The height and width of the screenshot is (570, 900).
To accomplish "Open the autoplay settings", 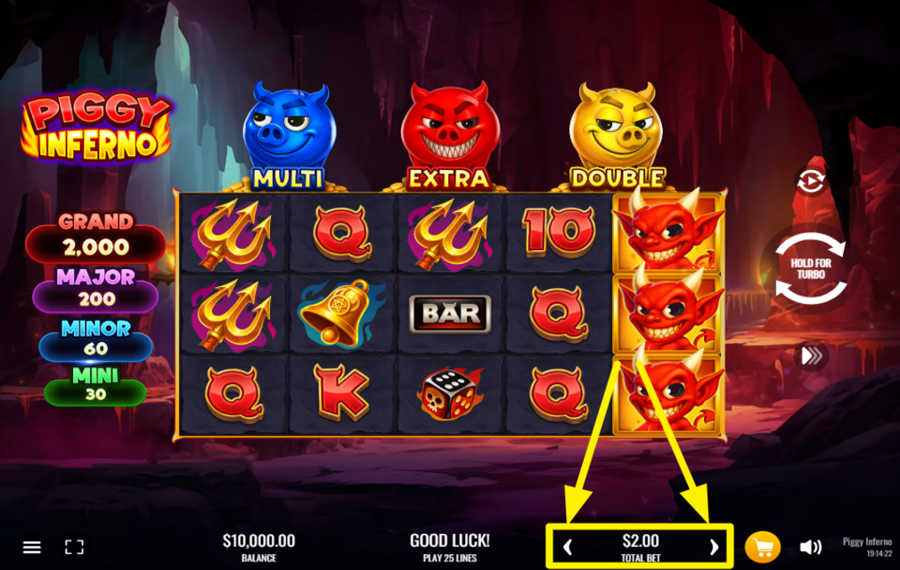I will click(x=810, y=181).
